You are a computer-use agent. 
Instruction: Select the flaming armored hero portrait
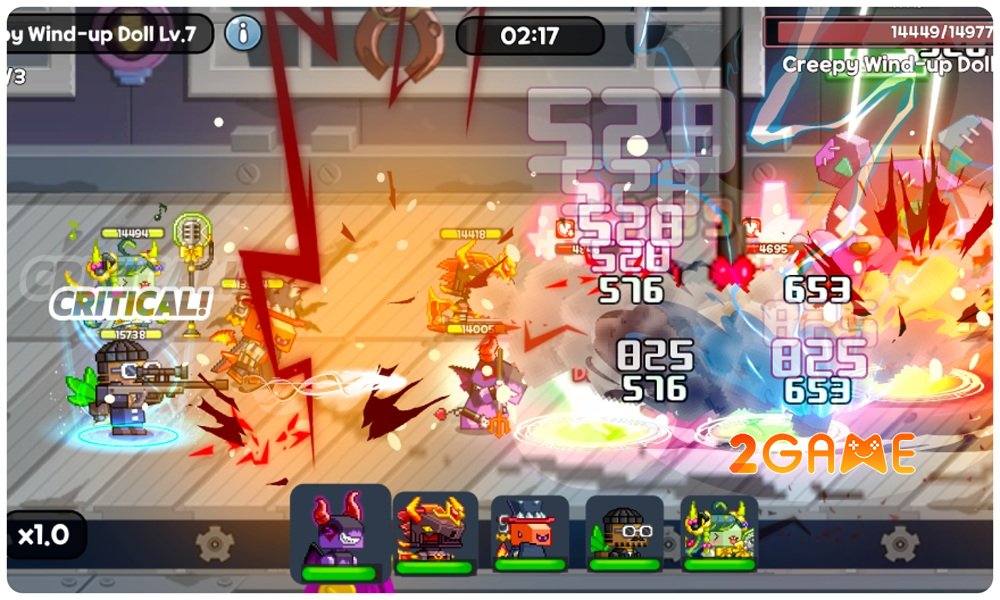433,532
